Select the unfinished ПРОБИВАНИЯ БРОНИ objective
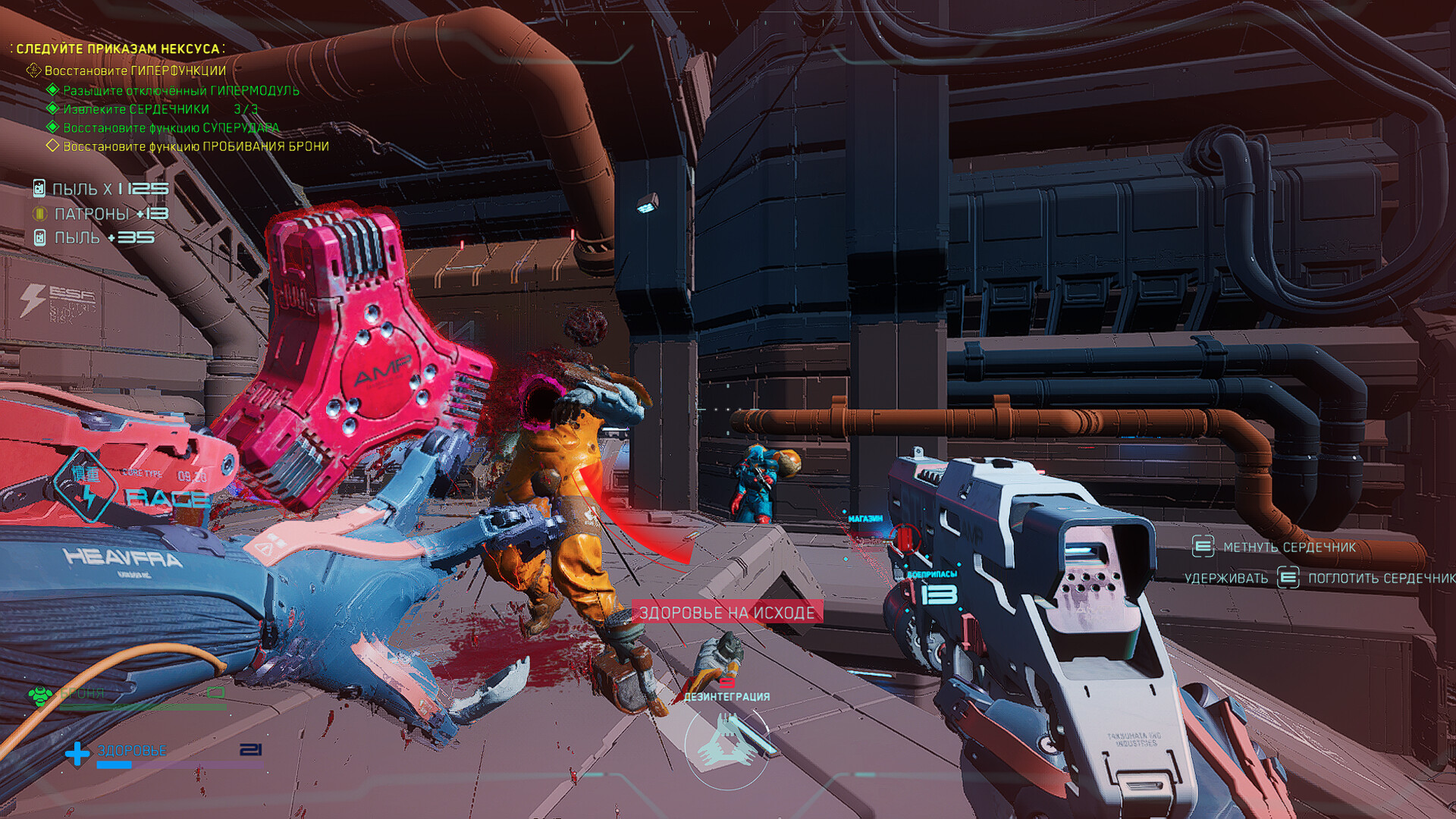 tap(196, 146)
